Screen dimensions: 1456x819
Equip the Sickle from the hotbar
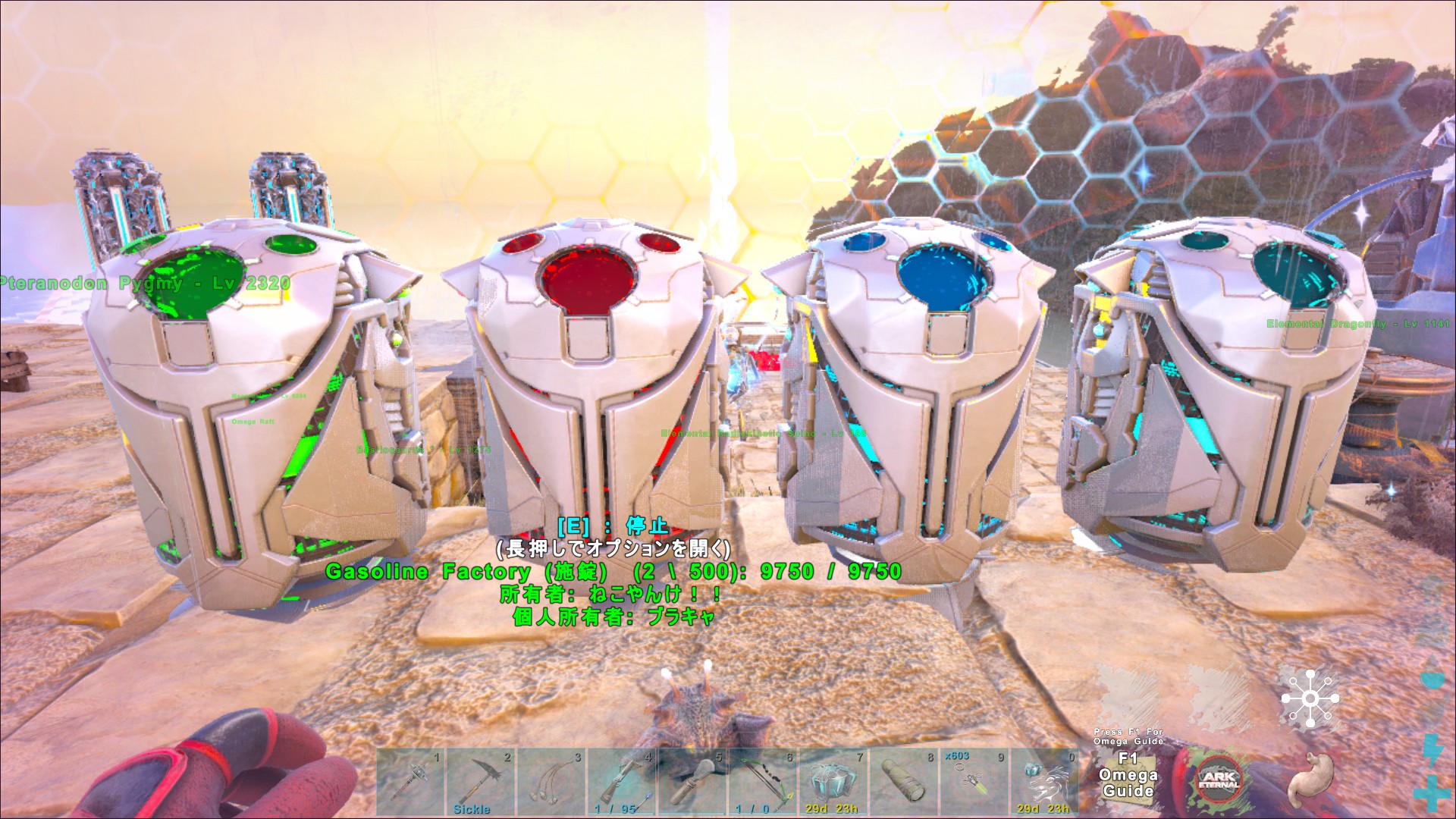coord(481,781)
